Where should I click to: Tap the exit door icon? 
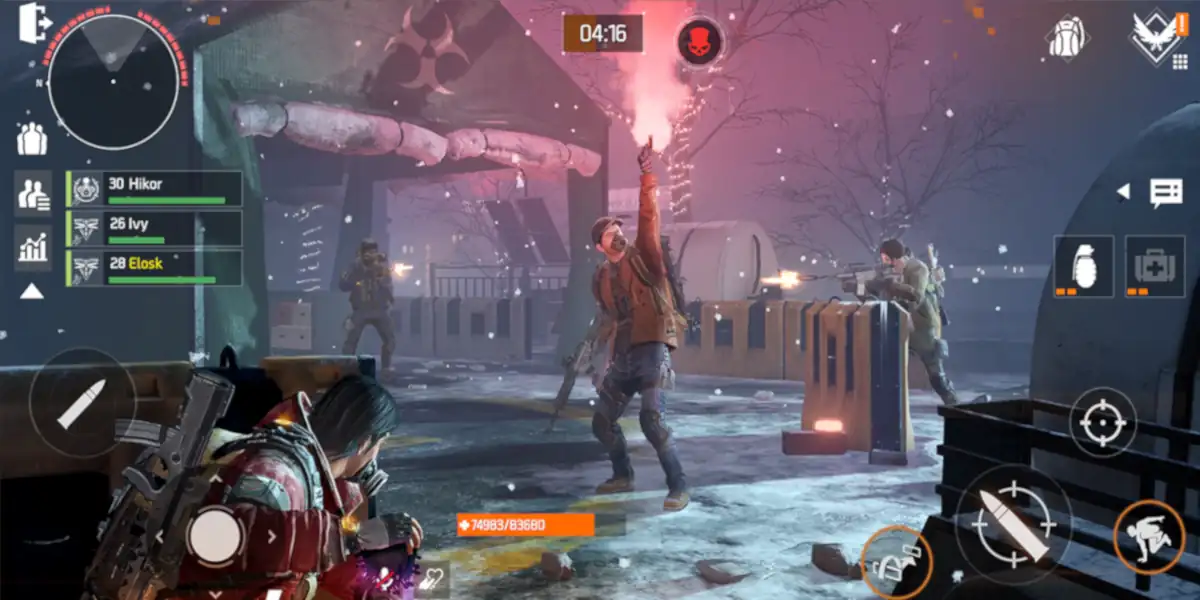(33, 22)
